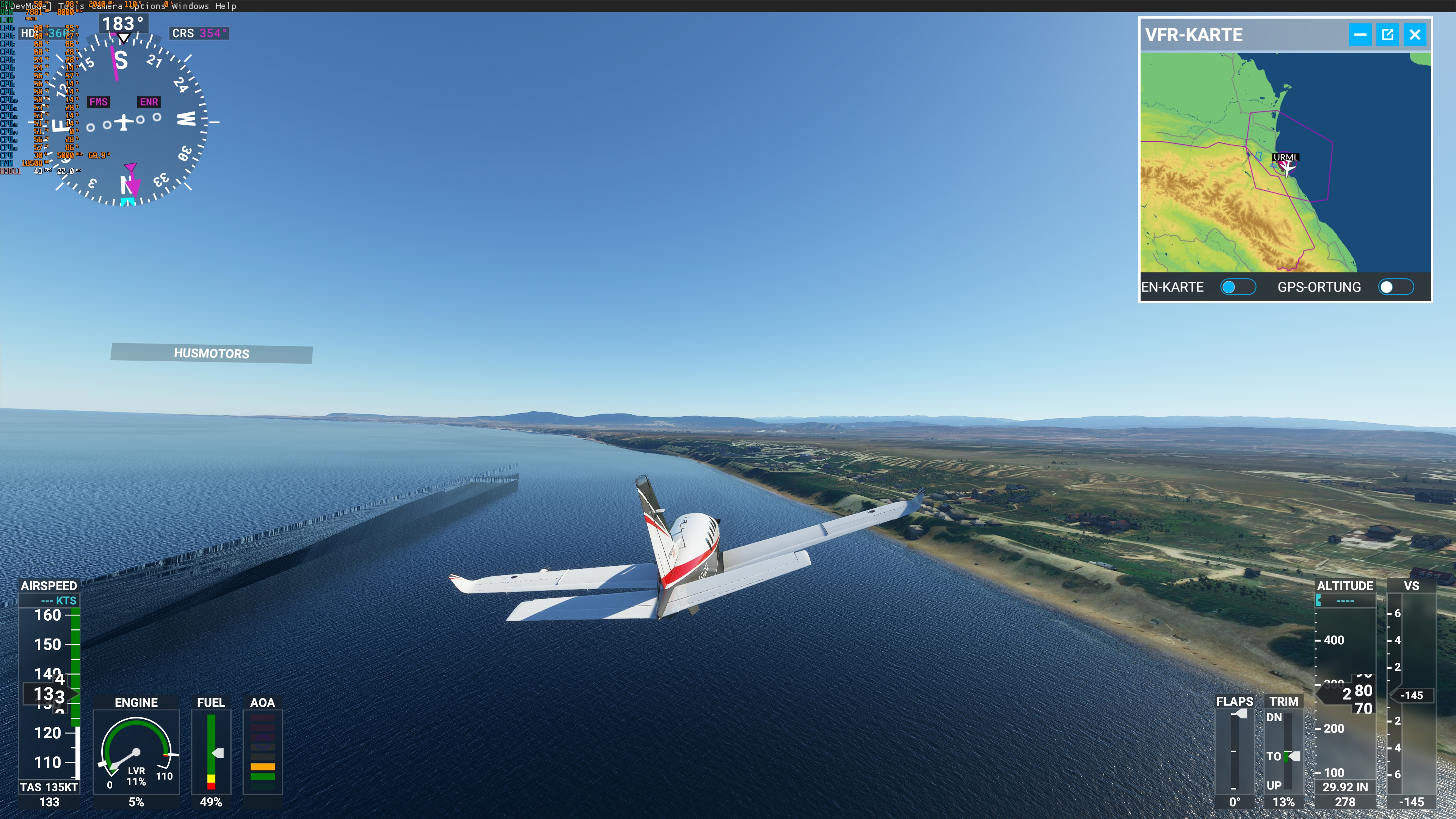Click the URML airport marker on the map
1456x819 pixels.
(x=1283, y=158)
